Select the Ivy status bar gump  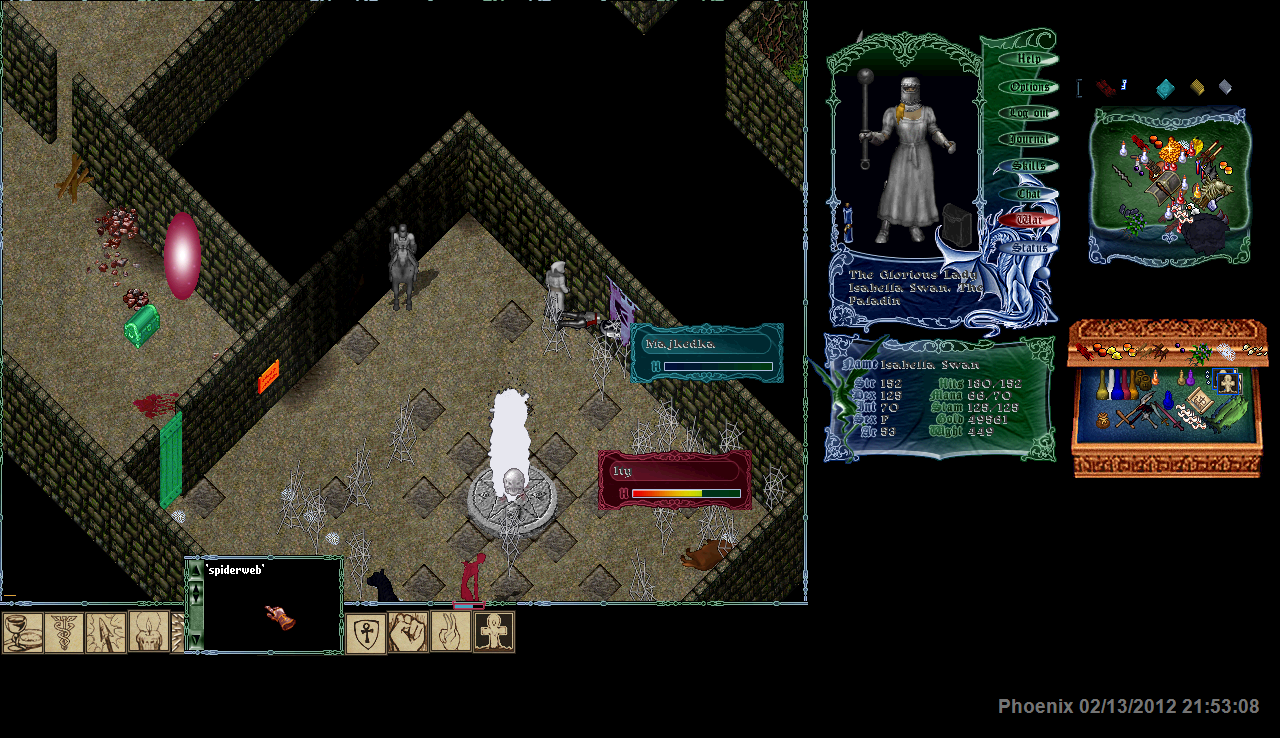pos(674,479)
